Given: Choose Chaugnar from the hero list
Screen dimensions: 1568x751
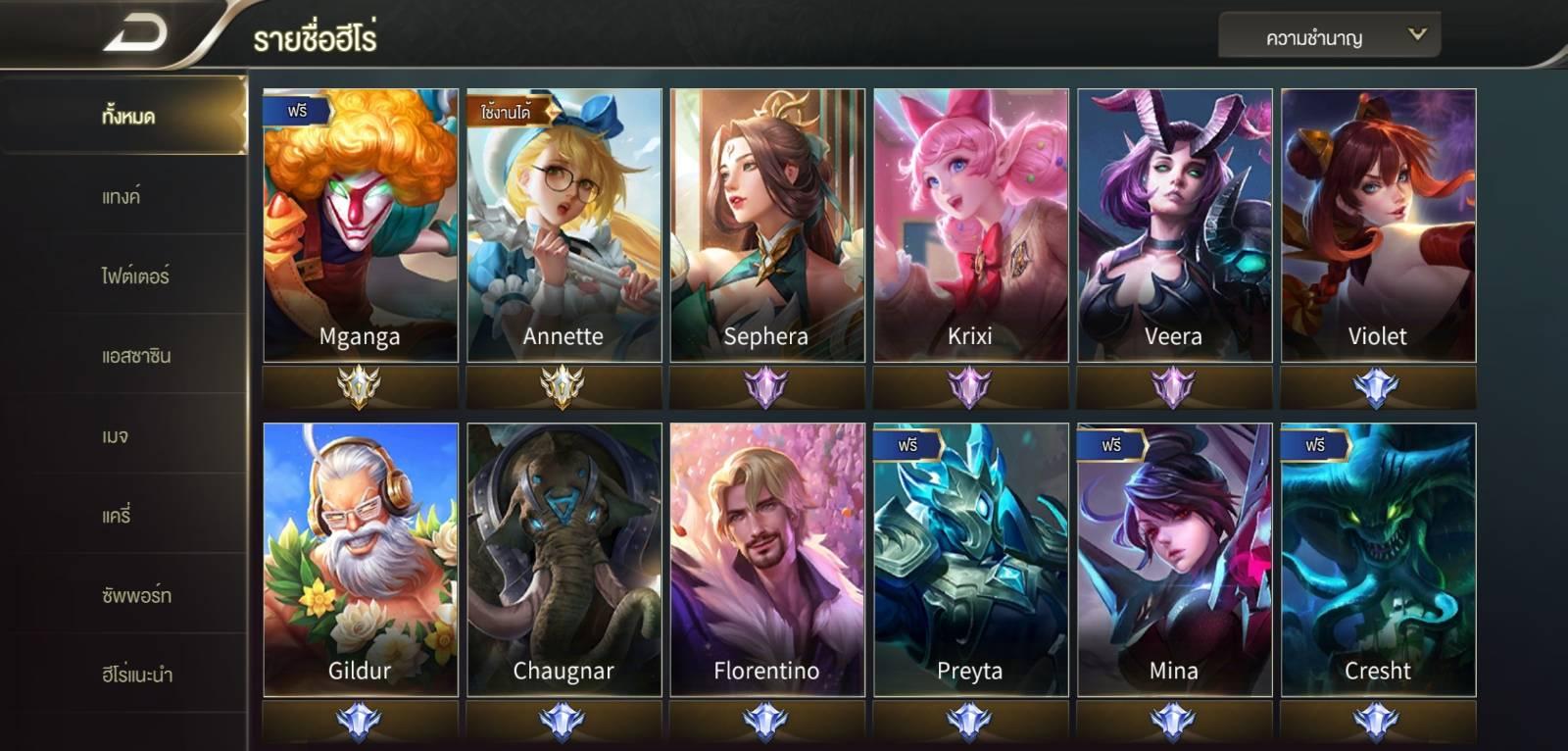Looking at the screenshot, I should (563, 560).
